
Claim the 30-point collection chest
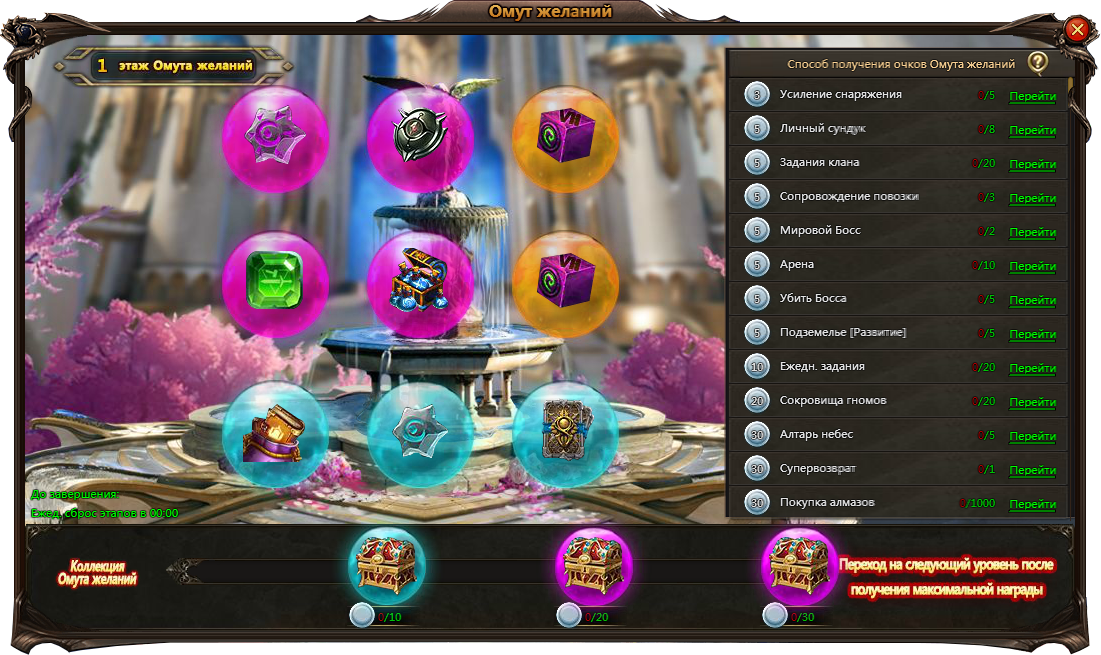[x=800, y=566]
